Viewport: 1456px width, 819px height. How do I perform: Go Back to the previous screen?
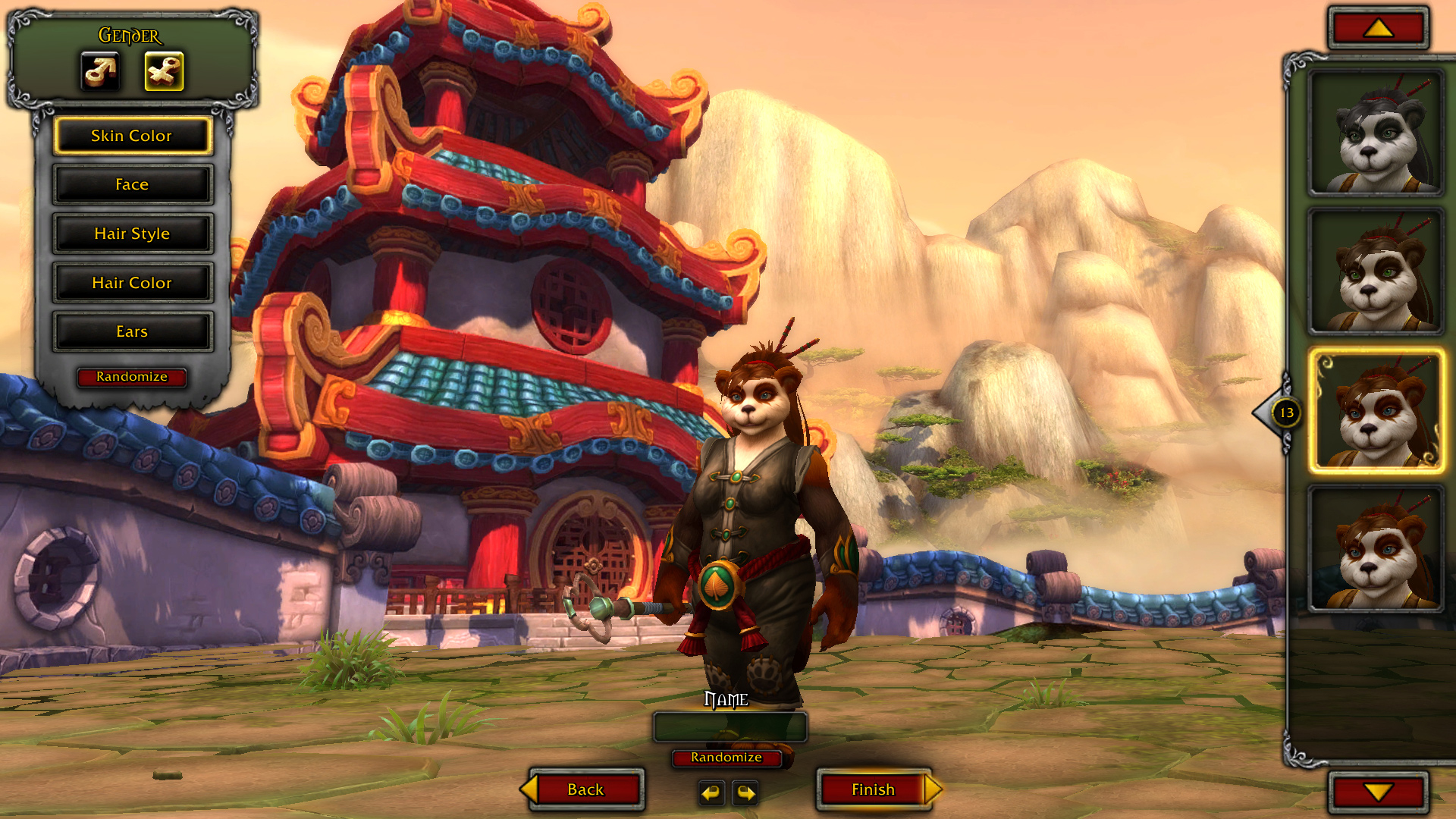click(585, 789)
